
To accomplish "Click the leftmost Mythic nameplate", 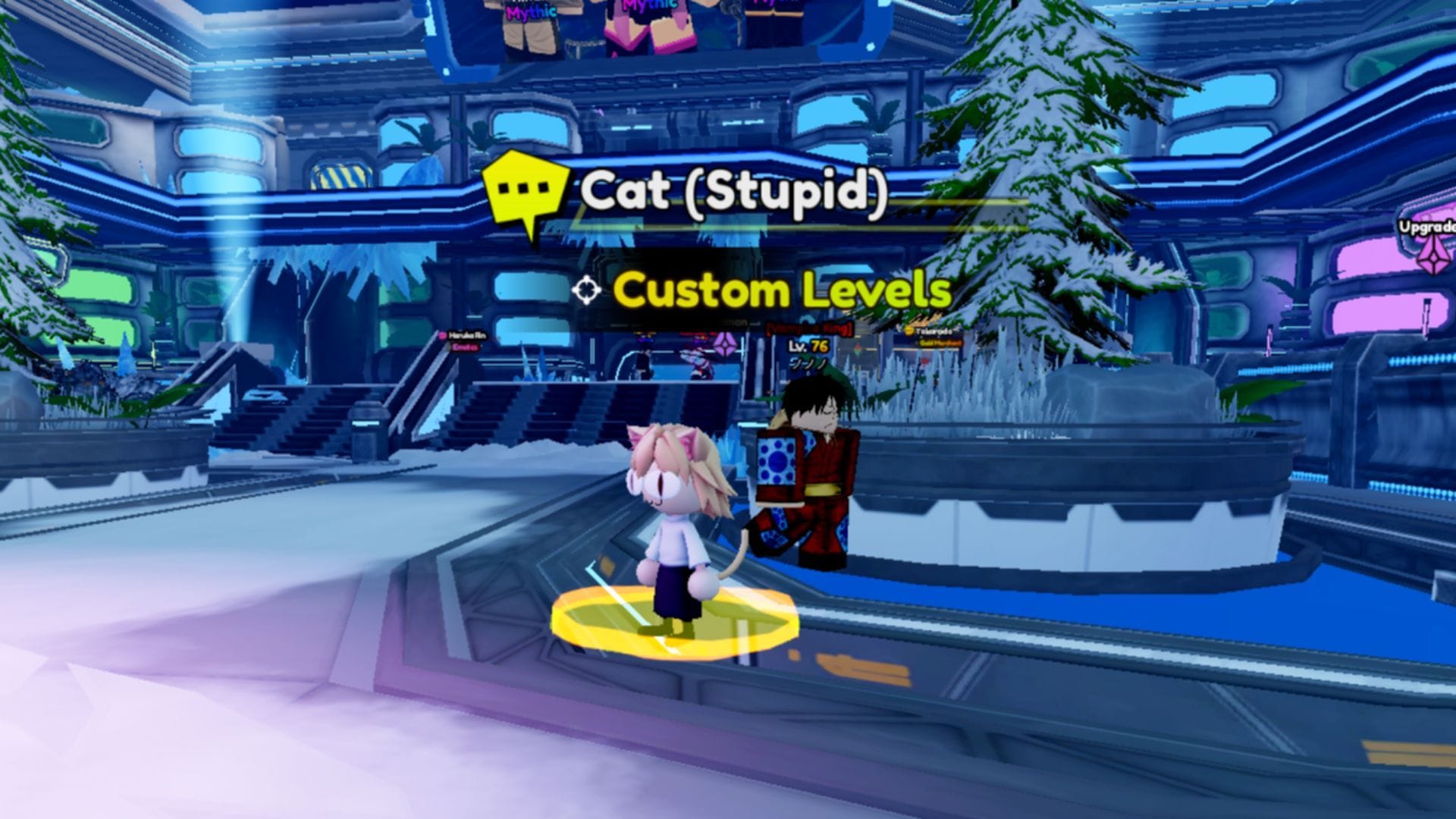I will tap(531, 11).
